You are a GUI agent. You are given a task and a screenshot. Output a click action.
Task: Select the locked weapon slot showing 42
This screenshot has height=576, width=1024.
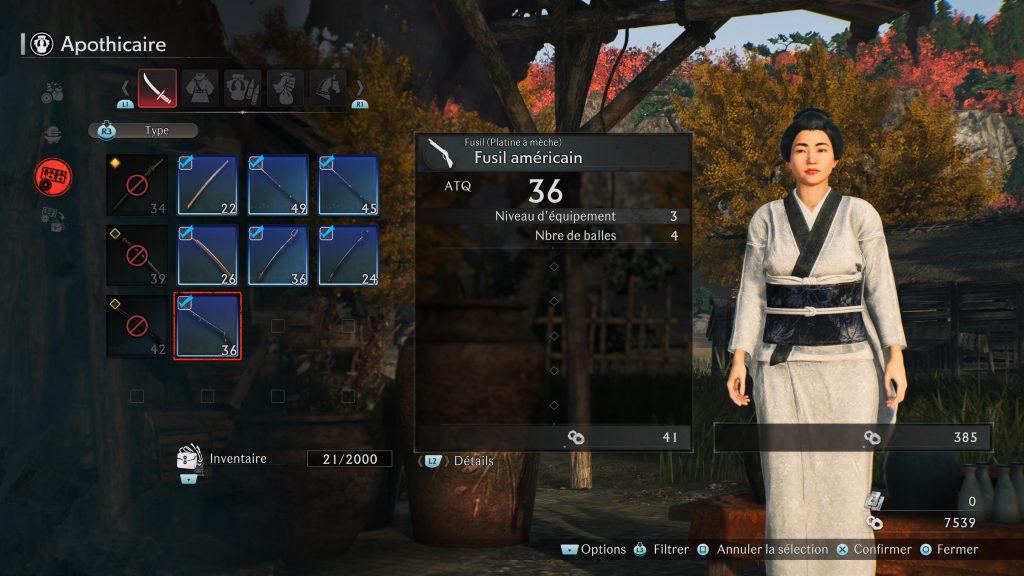pos(137,325)
